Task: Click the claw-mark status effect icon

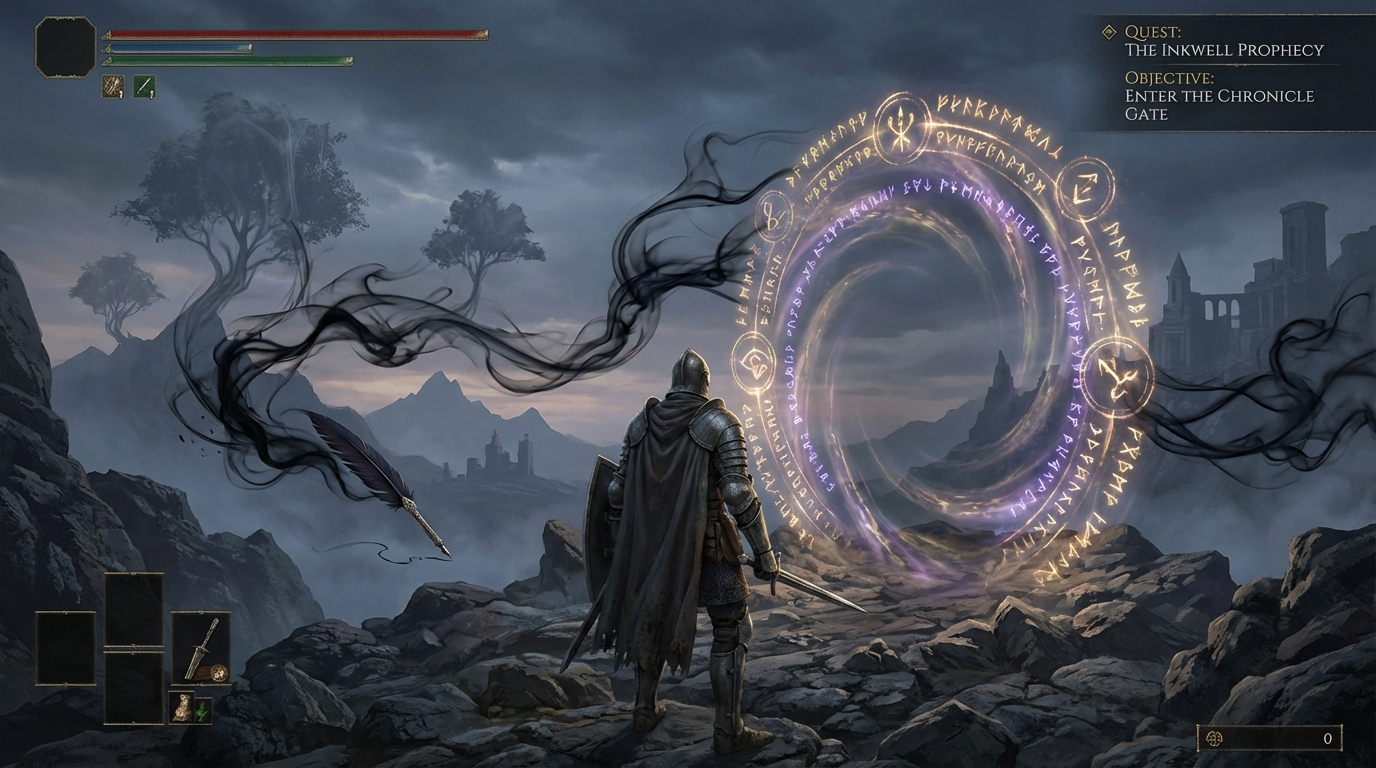Action: pos(113,87)
